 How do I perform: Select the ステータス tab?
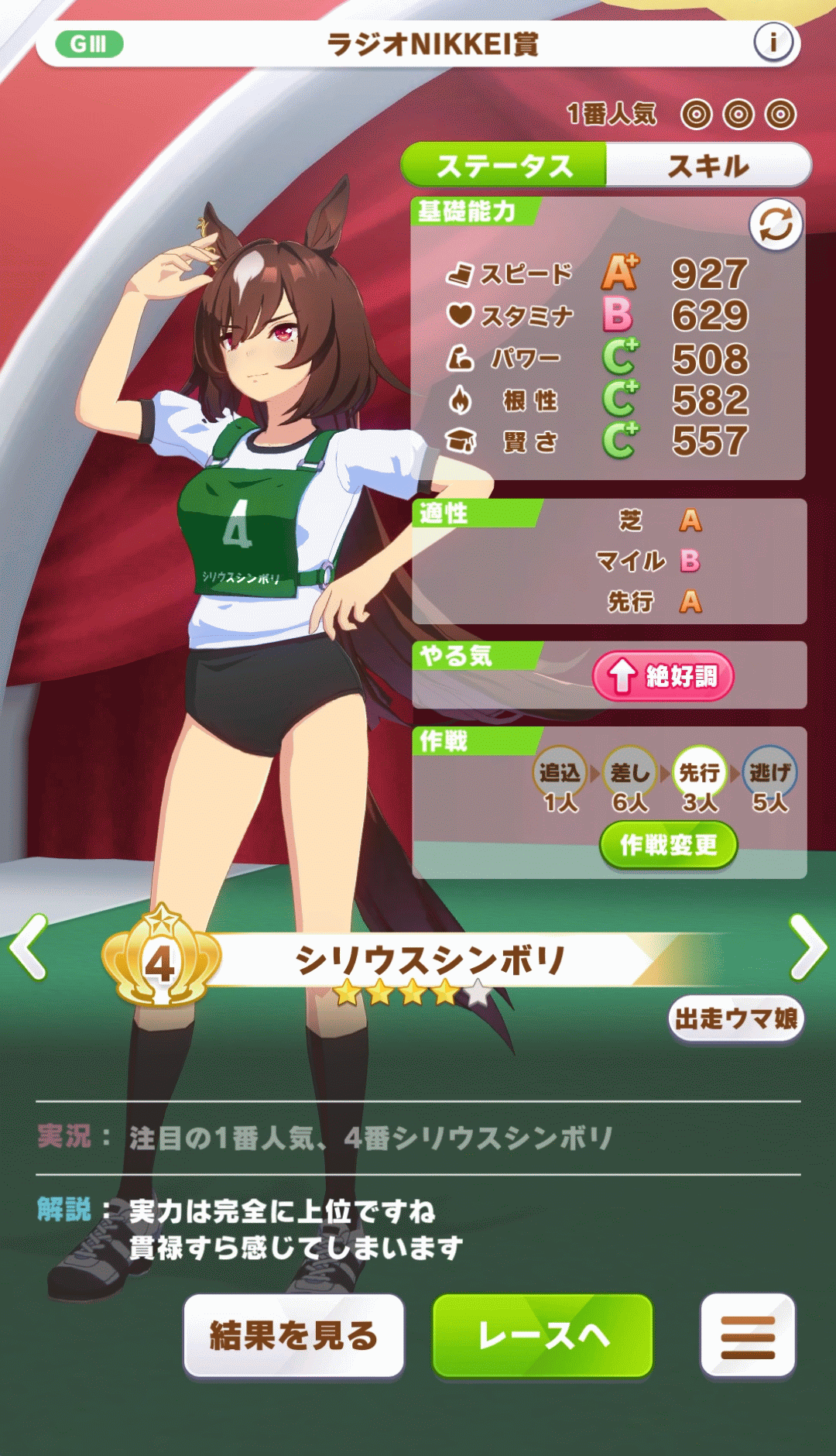pos(504,165)
